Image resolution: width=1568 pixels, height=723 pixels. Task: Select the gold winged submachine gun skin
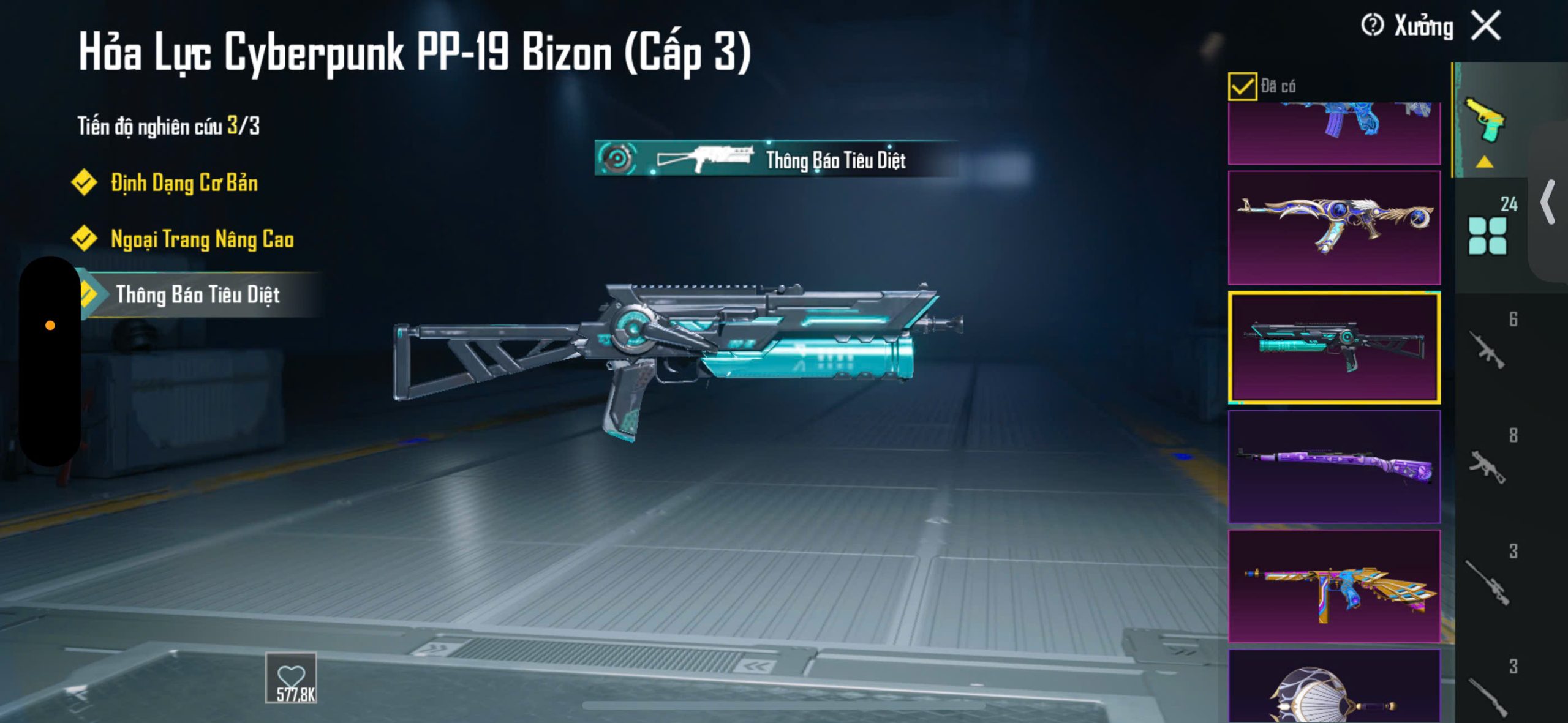(x=1334, y=586)
